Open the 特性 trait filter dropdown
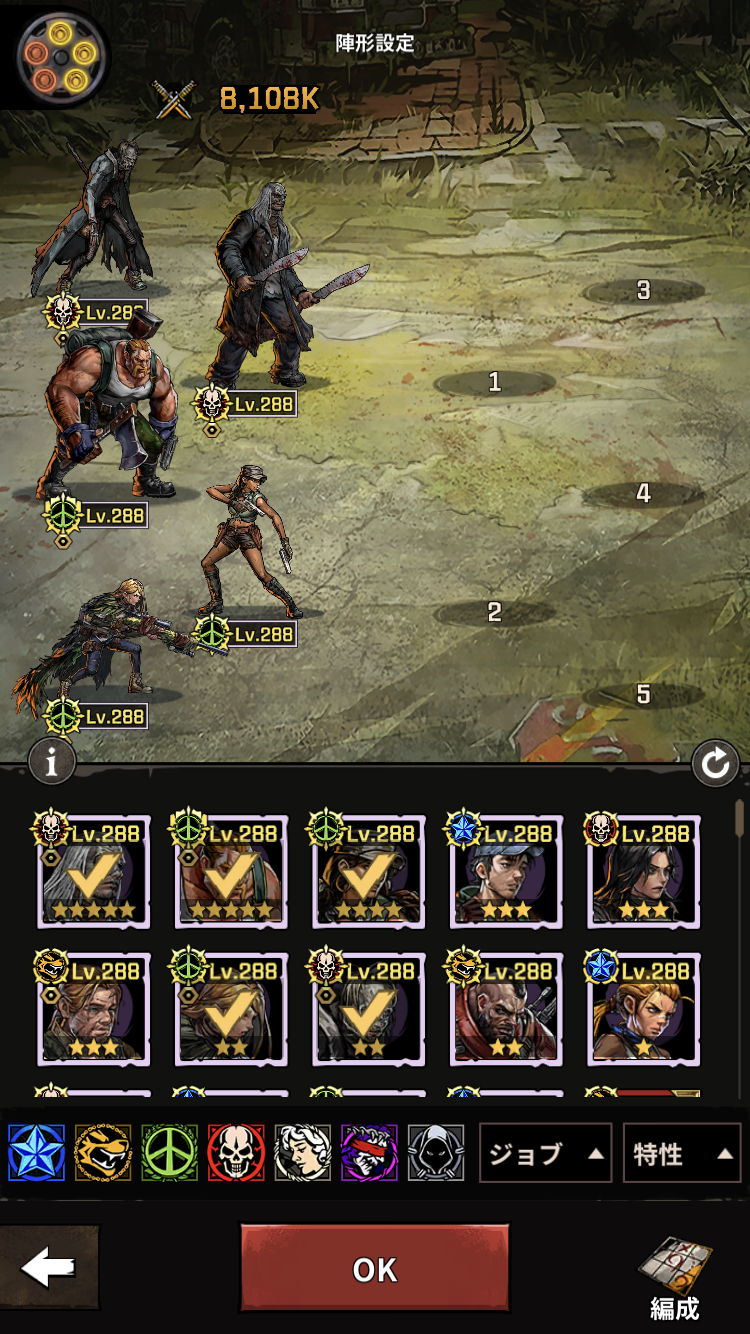The width and height of the screenshot is (750, 1334). 681,1154
